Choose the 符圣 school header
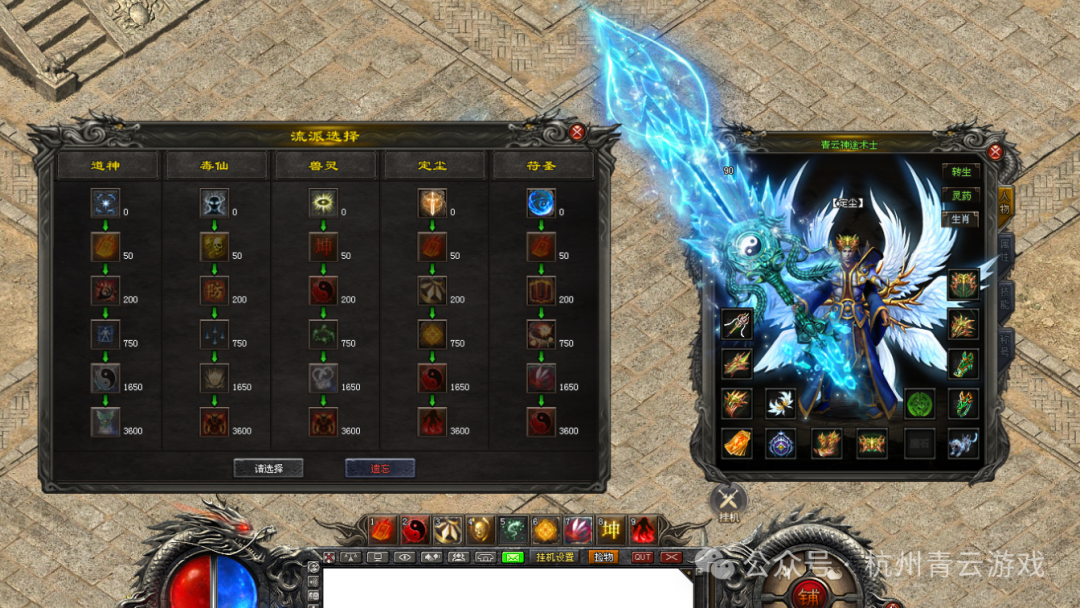This screenshot has height=608, width=1080. click(x=543, y=165)
